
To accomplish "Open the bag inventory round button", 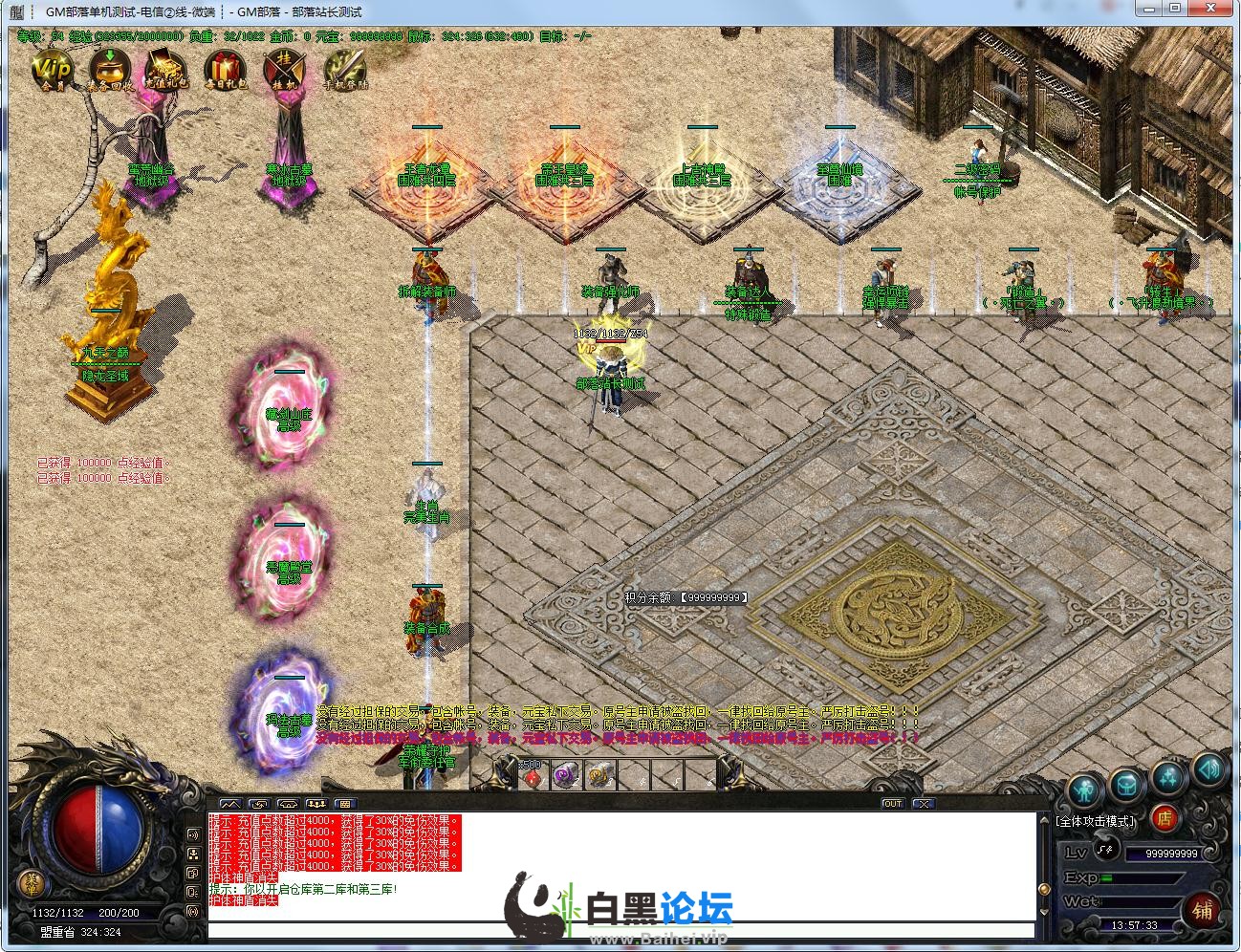I will pyautogui.click(x=1125, y=785).
